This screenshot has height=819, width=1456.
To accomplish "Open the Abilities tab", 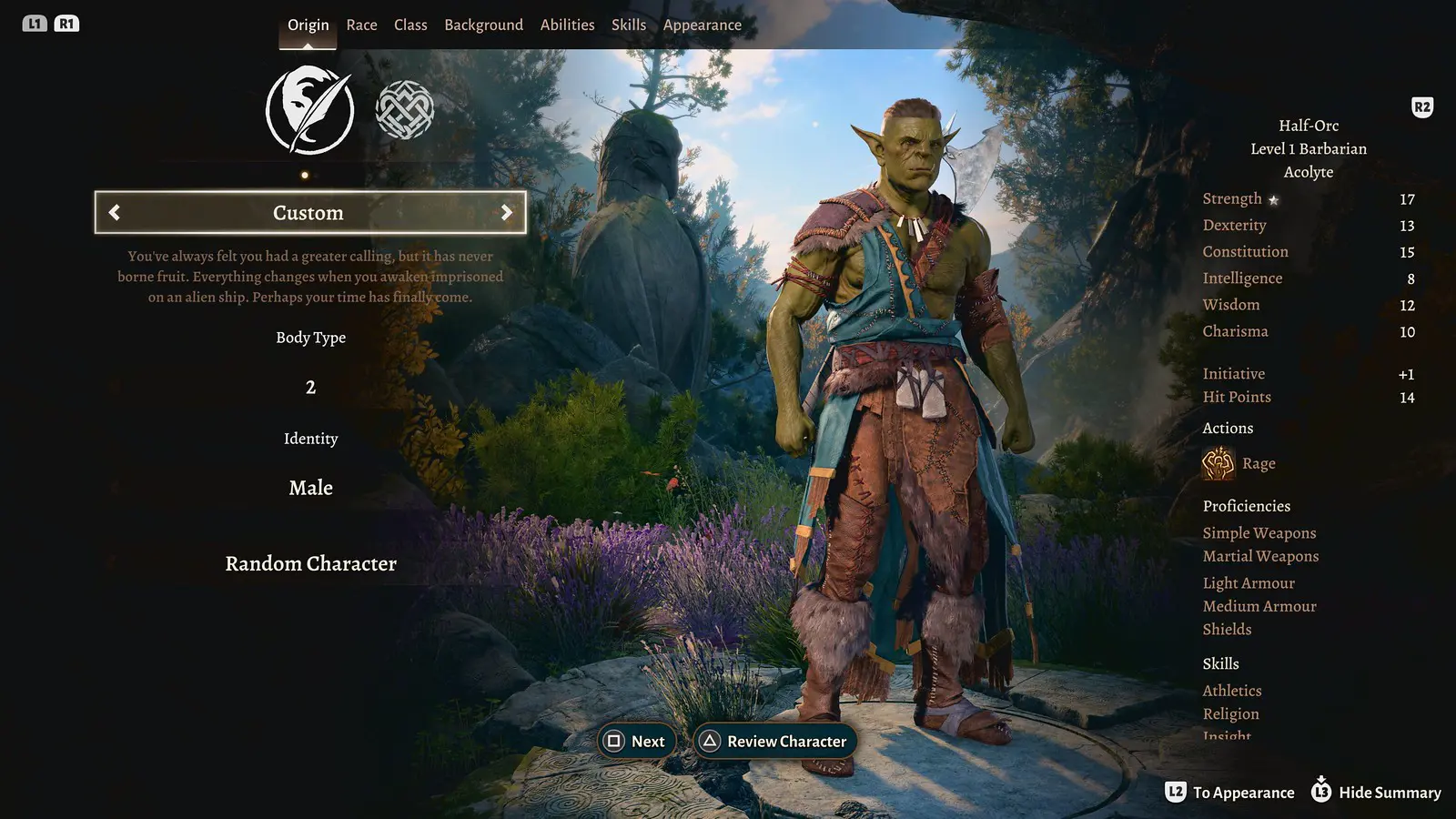I will click(567, 25).
